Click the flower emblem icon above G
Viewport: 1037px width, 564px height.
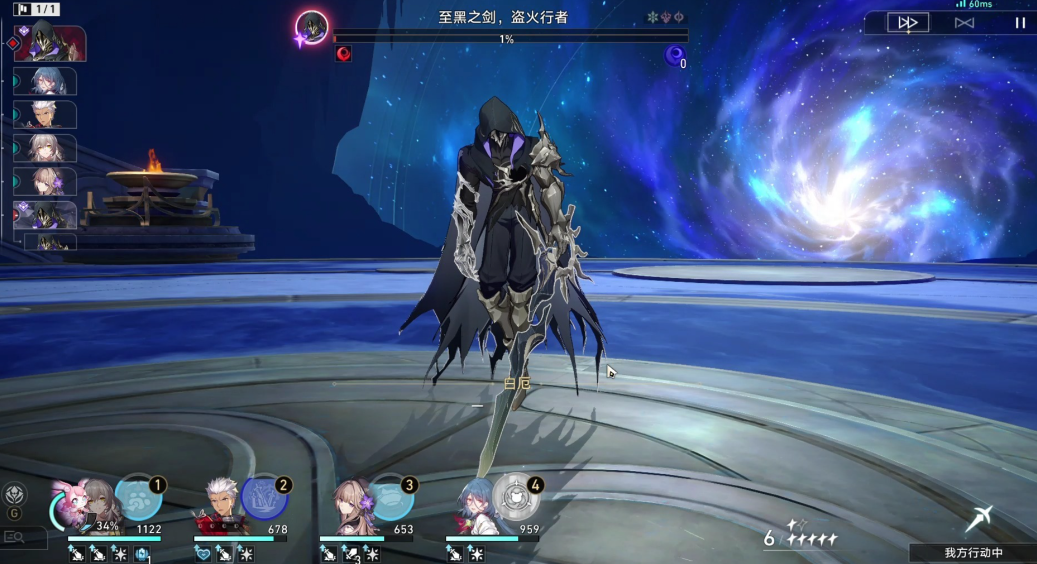tap(14, 493)
